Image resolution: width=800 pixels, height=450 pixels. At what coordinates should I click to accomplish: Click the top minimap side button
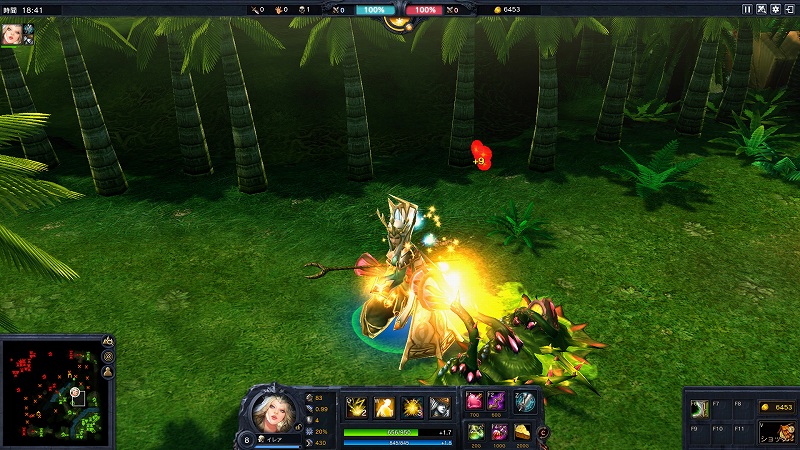[108, 341]
